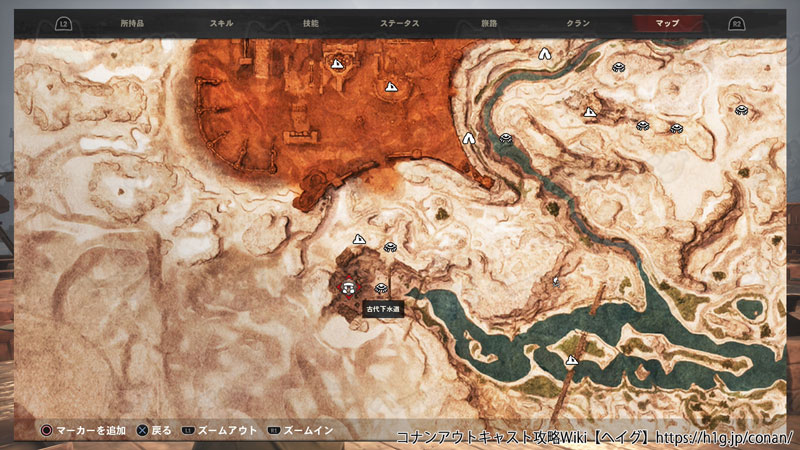This screenshot has height=450, width=800.
Task: Switch to the スキル tab
Action: pyautogui.click(x=222, y=22)
